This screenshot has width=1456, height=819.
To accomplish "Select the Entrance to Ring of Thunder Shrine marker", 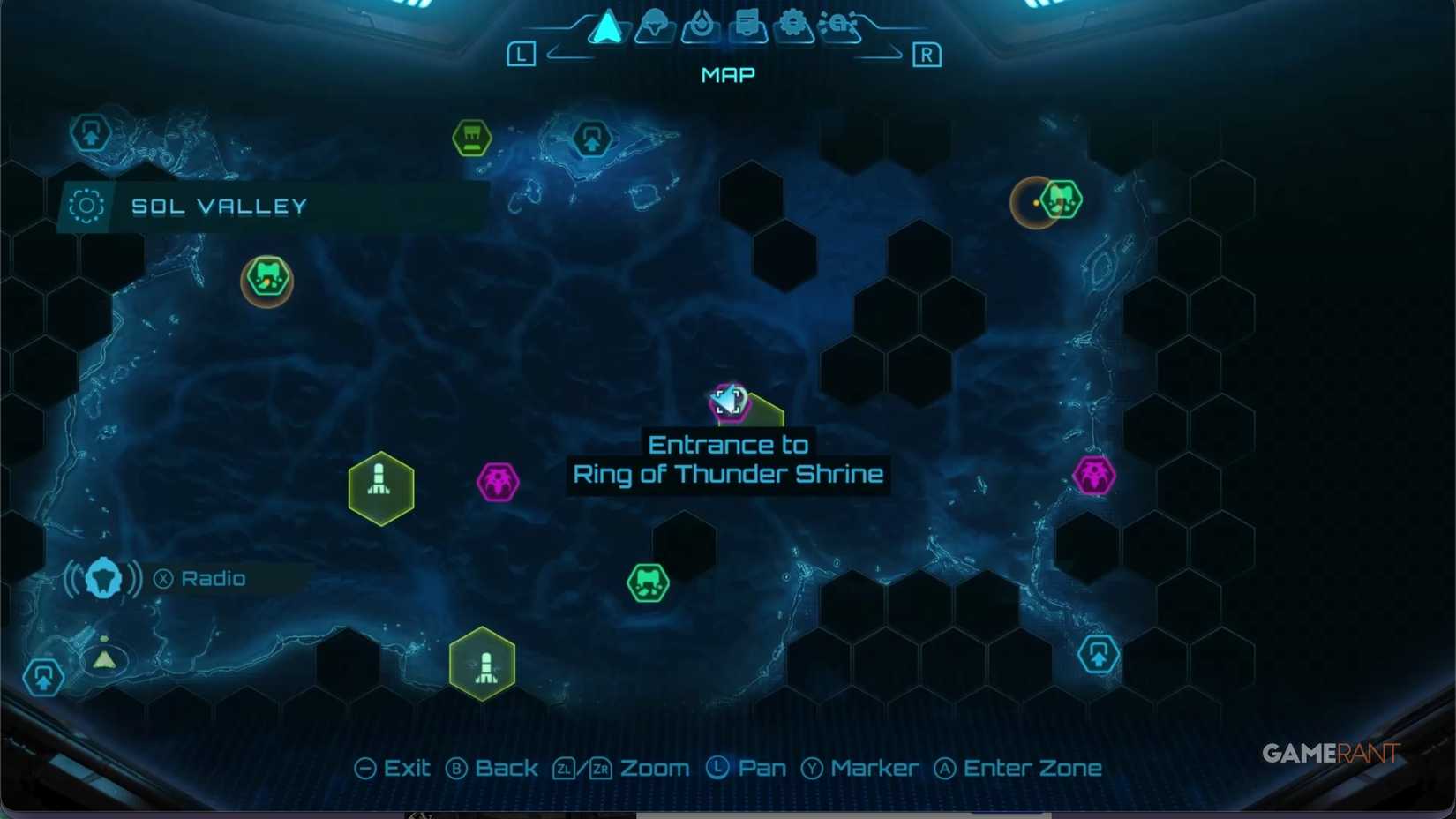I will (x=729, y=402).
